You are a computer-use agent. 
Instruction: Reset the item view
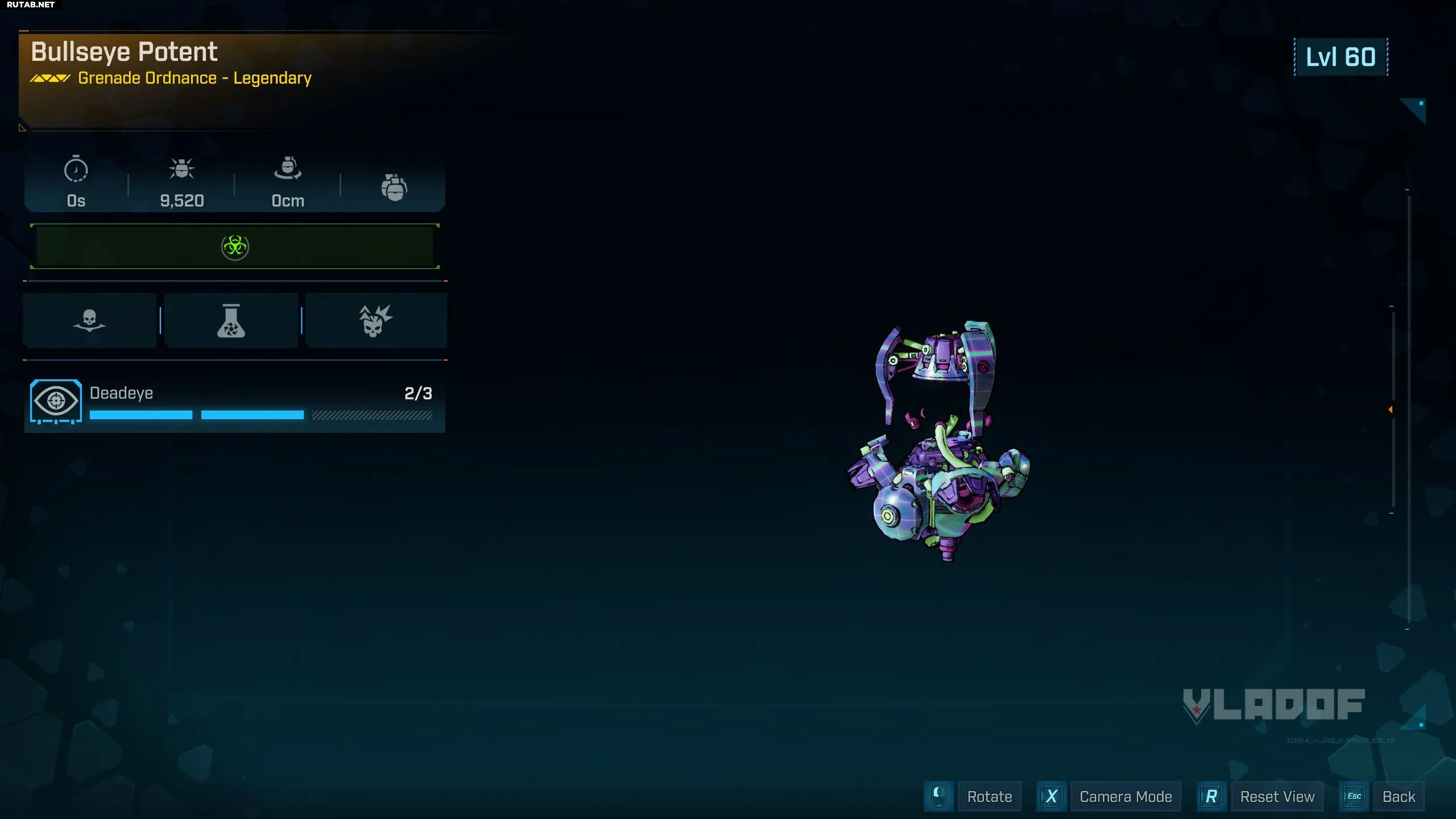click(1277, 796)
